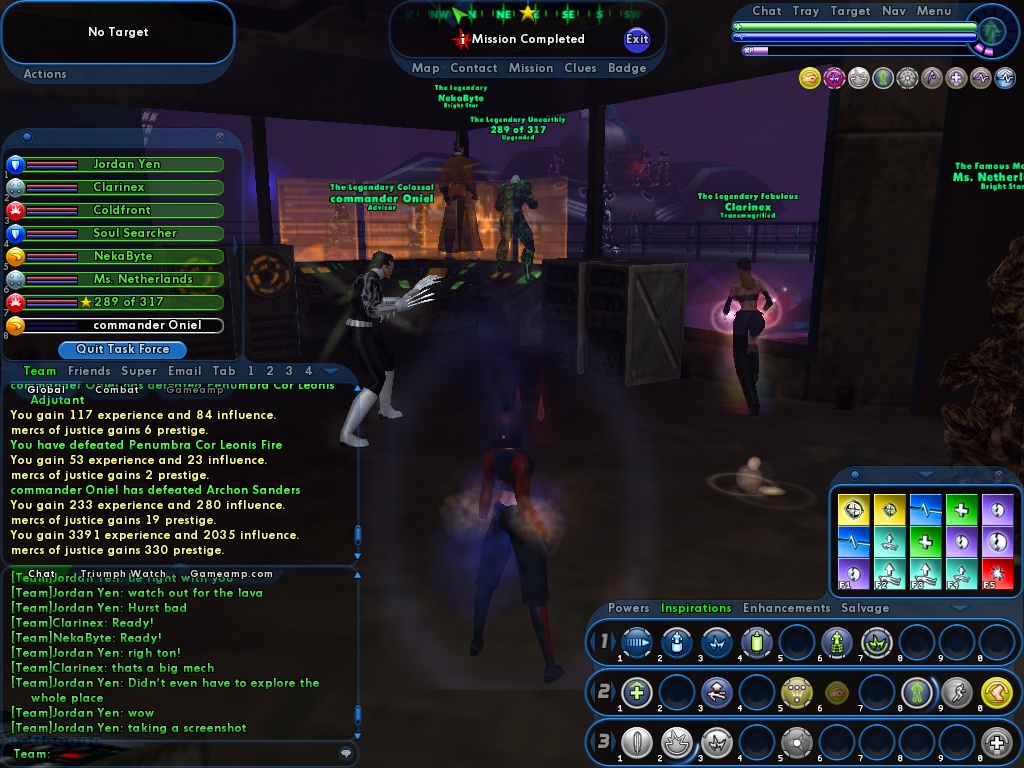Target commander Oniel in team list
The width and height of the screenshot is (1024, 768).
click(146, 325)
